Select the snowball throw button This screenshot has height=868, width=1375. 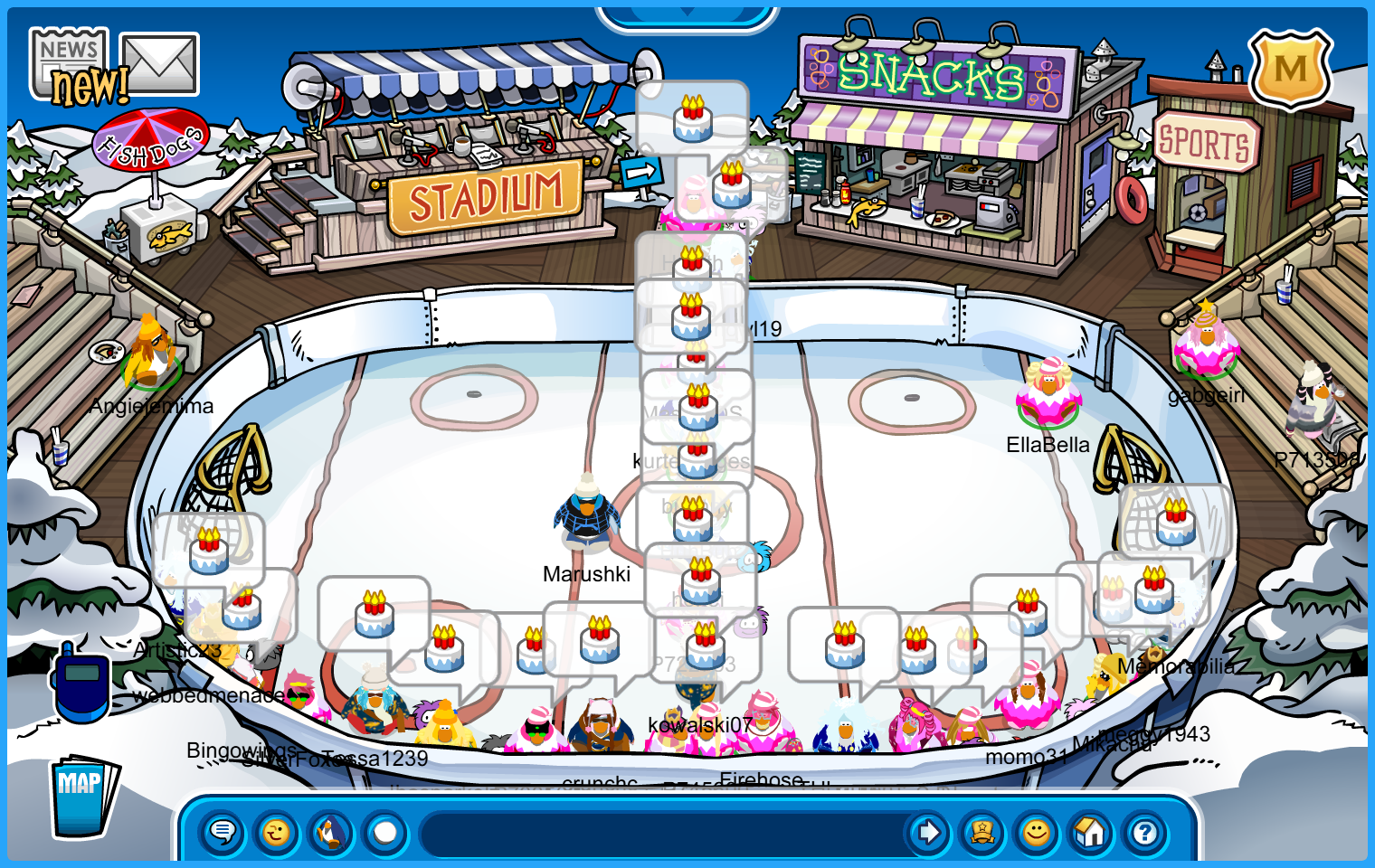pos(385,832)
